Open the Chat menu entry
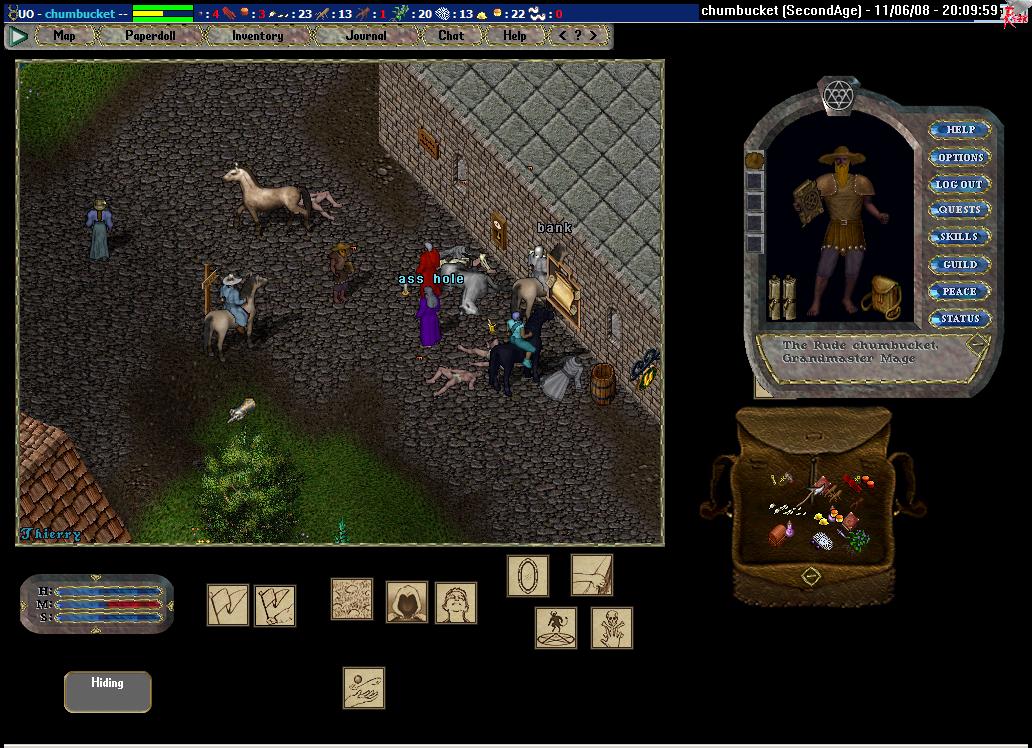 (451, 36)
